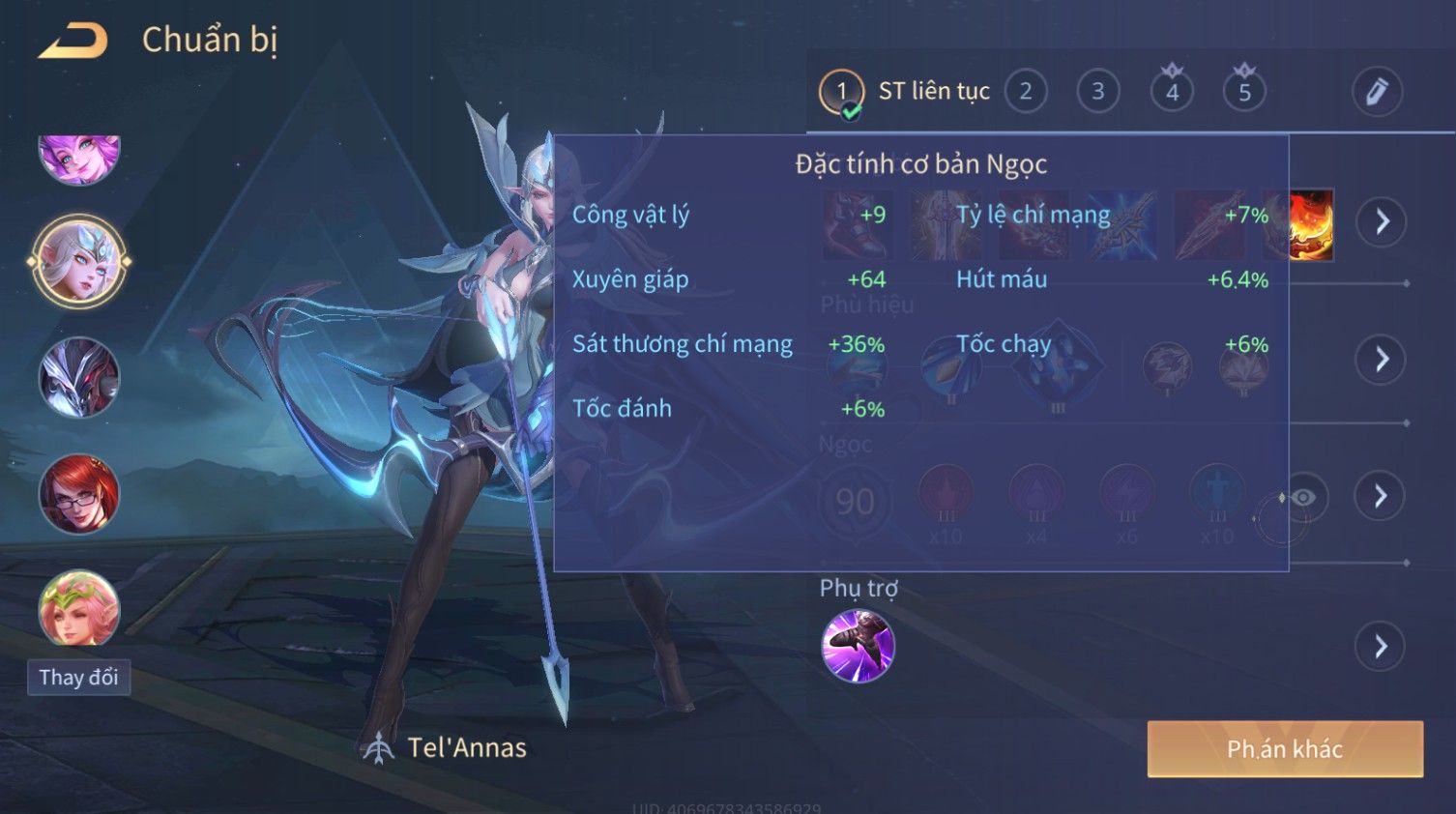The width and height of the screenshot is (1456, 814).
Task: Open the Phù hiệu section arrow
Action: pyautogui.click(x=1382, y=360)
